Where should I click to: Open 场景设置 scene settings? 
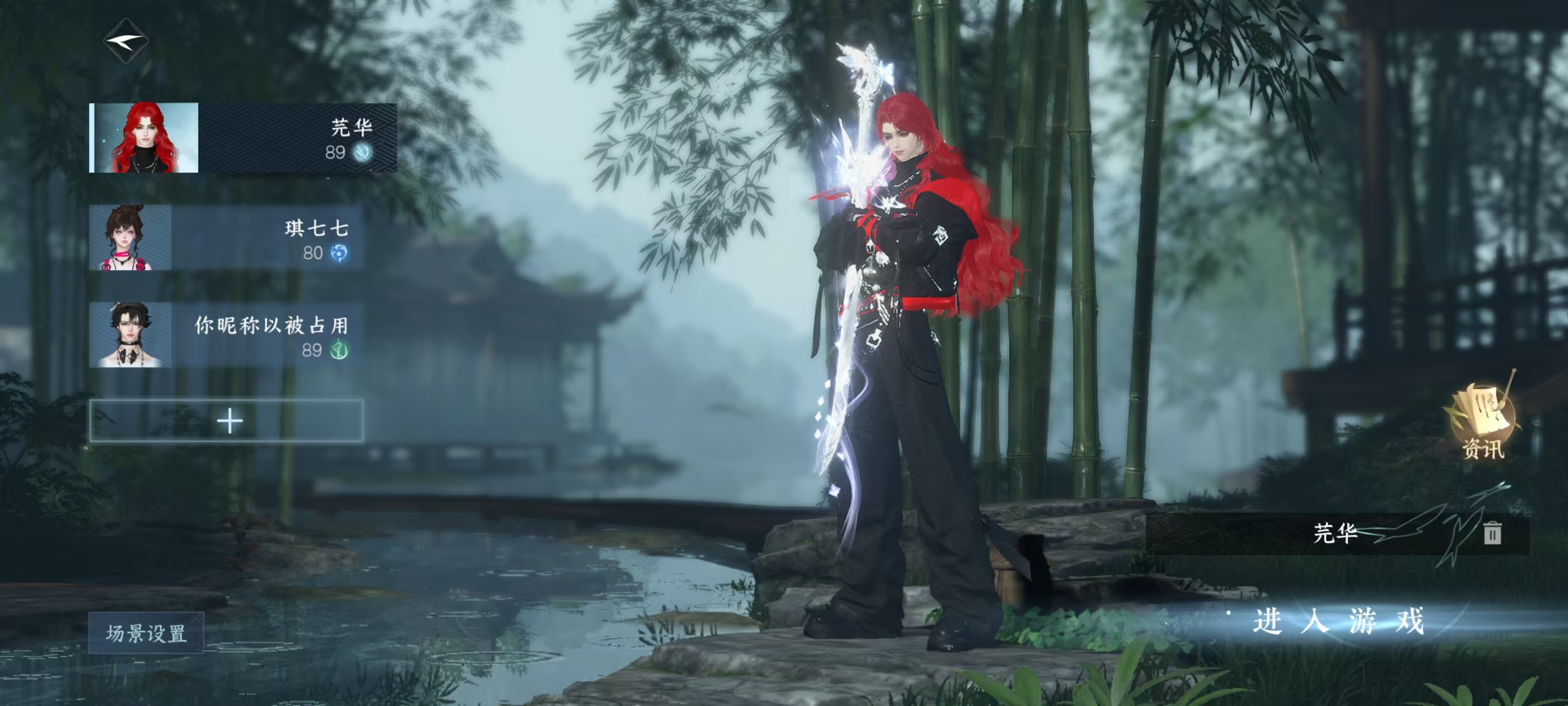tap(146, 633)
